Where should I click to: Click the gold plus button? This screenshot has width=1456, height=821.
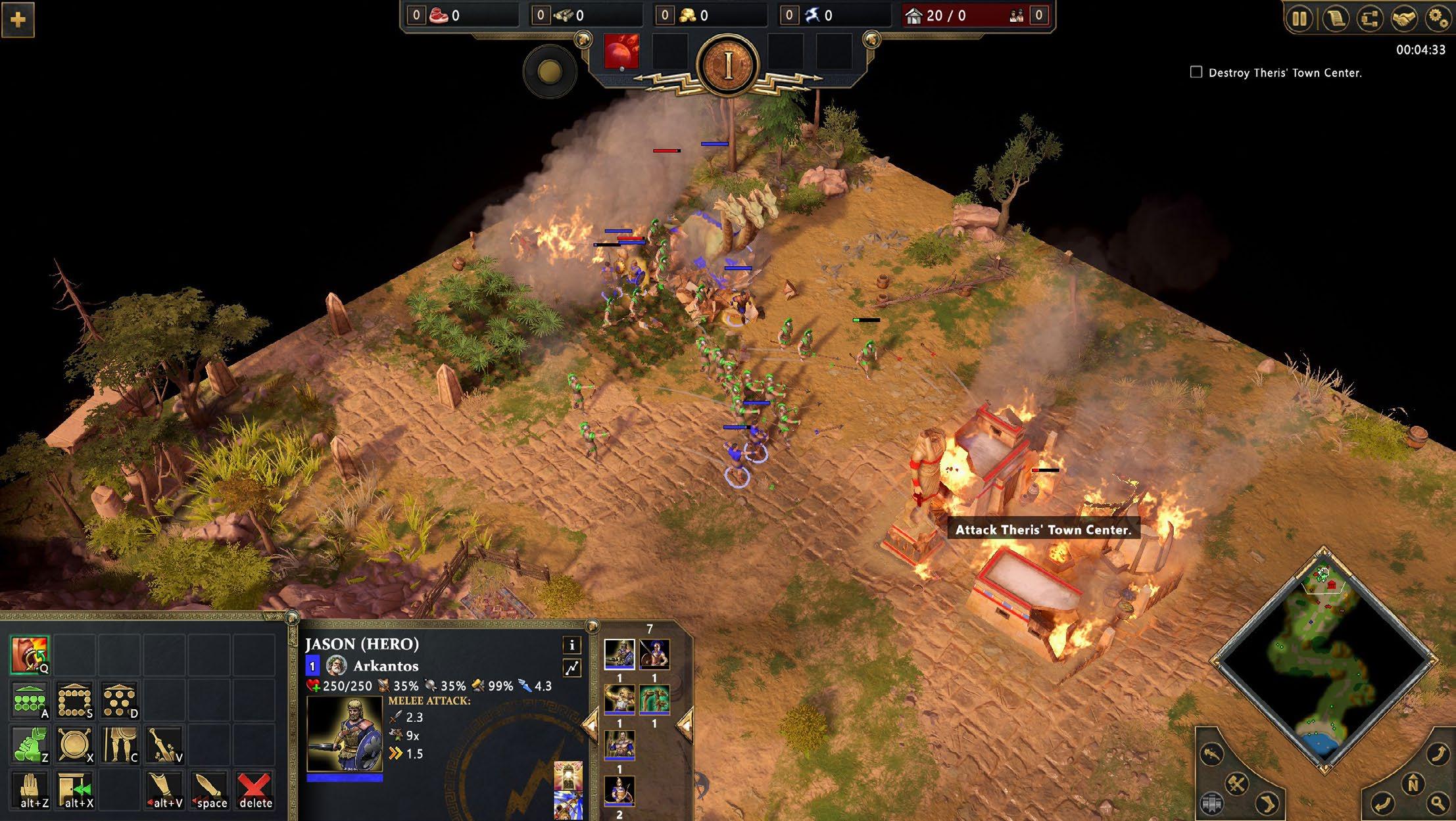[18, 20]
